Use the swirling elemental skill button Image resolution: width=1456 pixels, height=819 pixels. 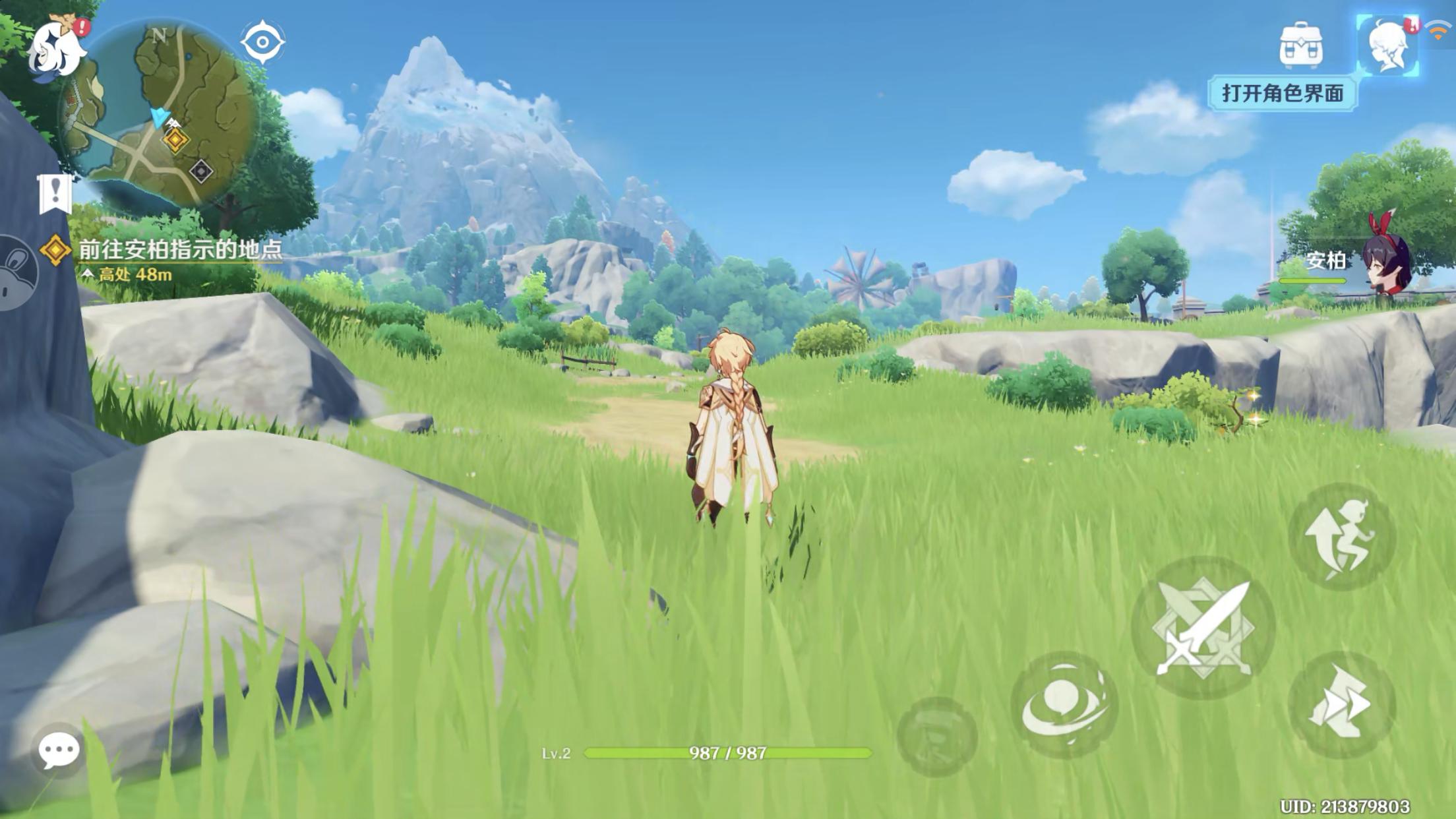[x=1064, y=705]
